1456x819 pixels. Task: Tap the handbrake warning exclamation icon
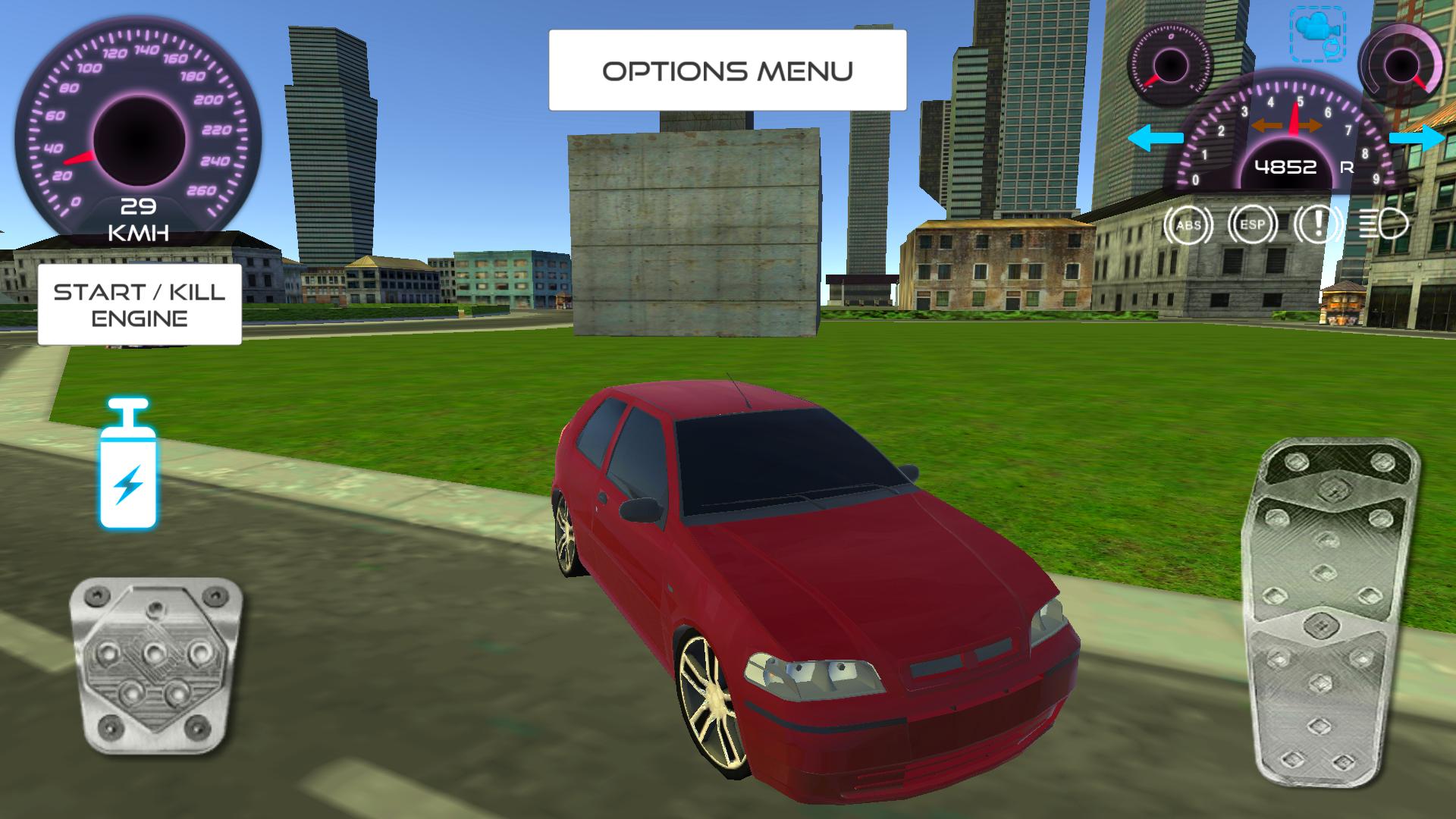(1318, 225)
